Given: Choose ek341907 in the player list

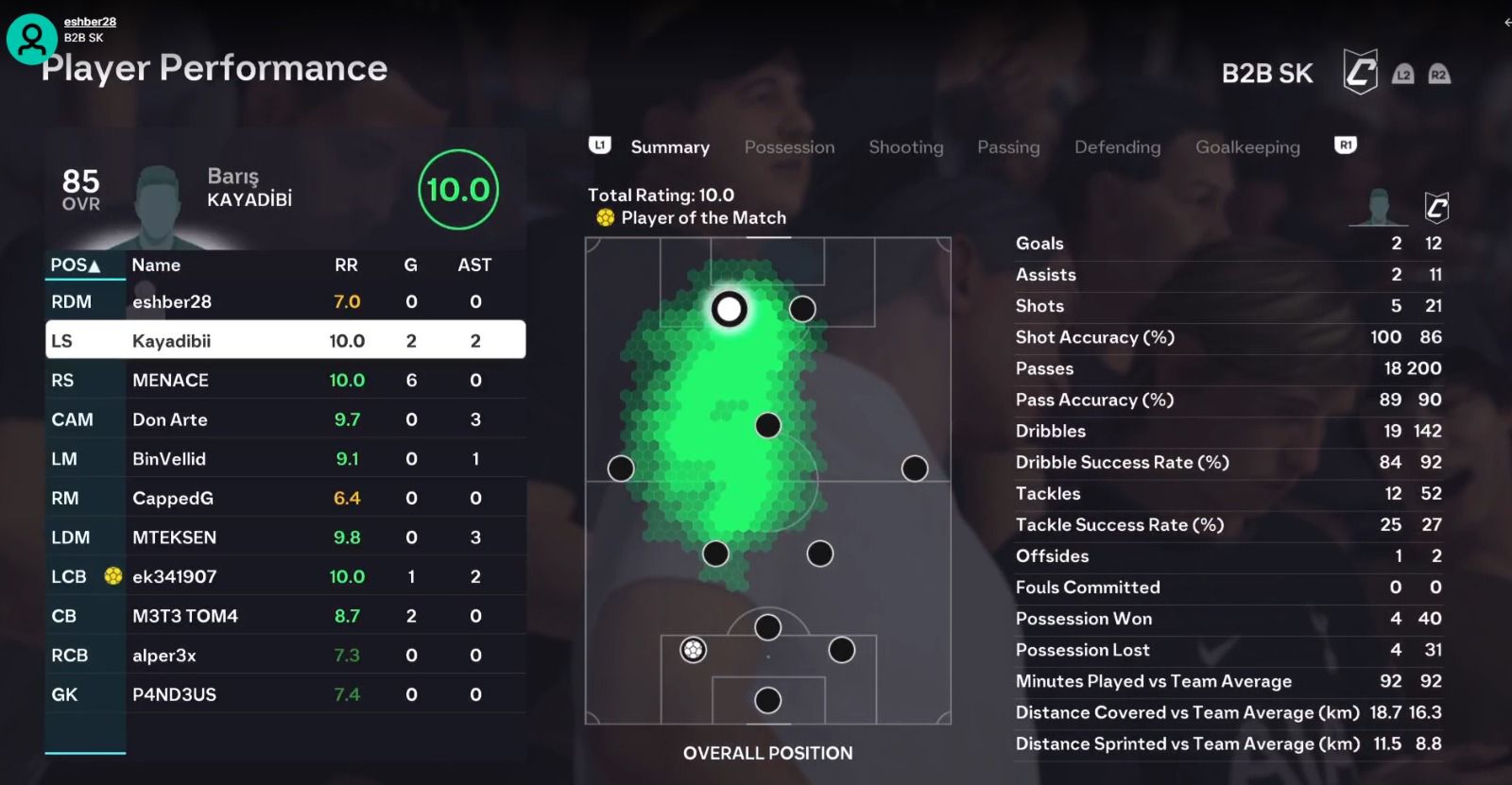Looking at the screenshot, I should (x=285, y=576).
